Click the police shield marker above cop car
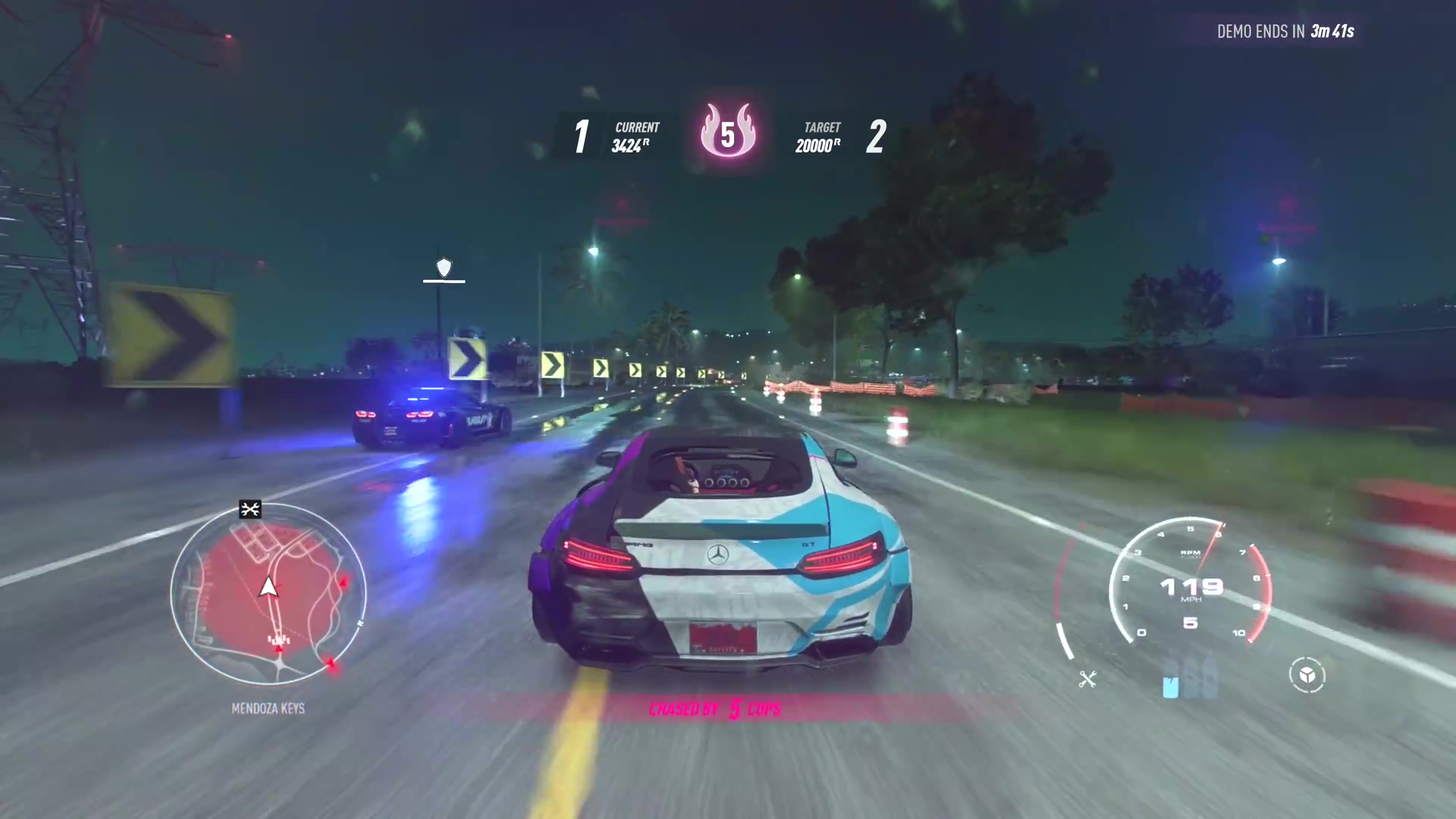The height and width of the screenshot is (819, 1456). (x=444, y=268)
